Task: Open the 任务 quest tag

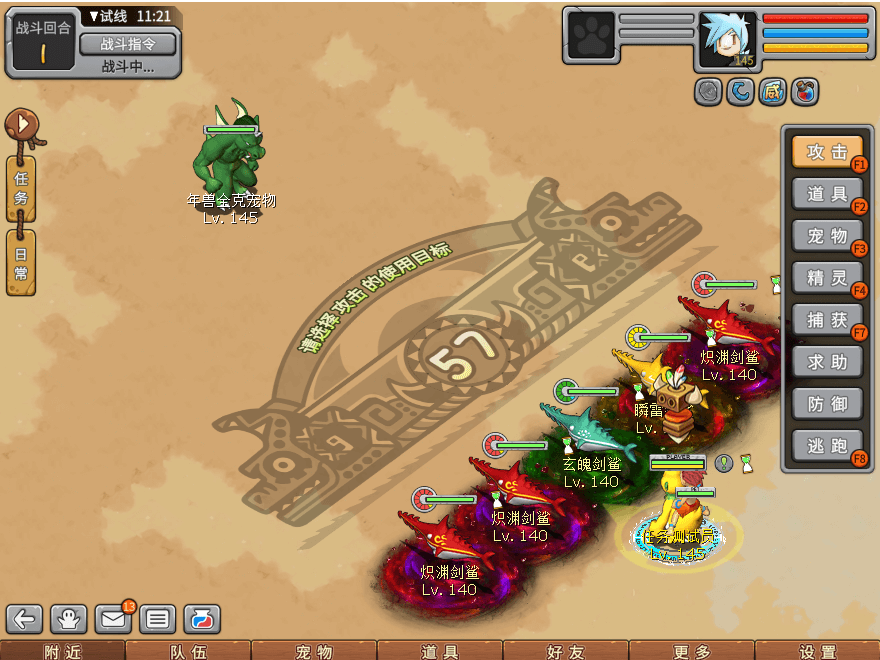Action: (21, 188)
